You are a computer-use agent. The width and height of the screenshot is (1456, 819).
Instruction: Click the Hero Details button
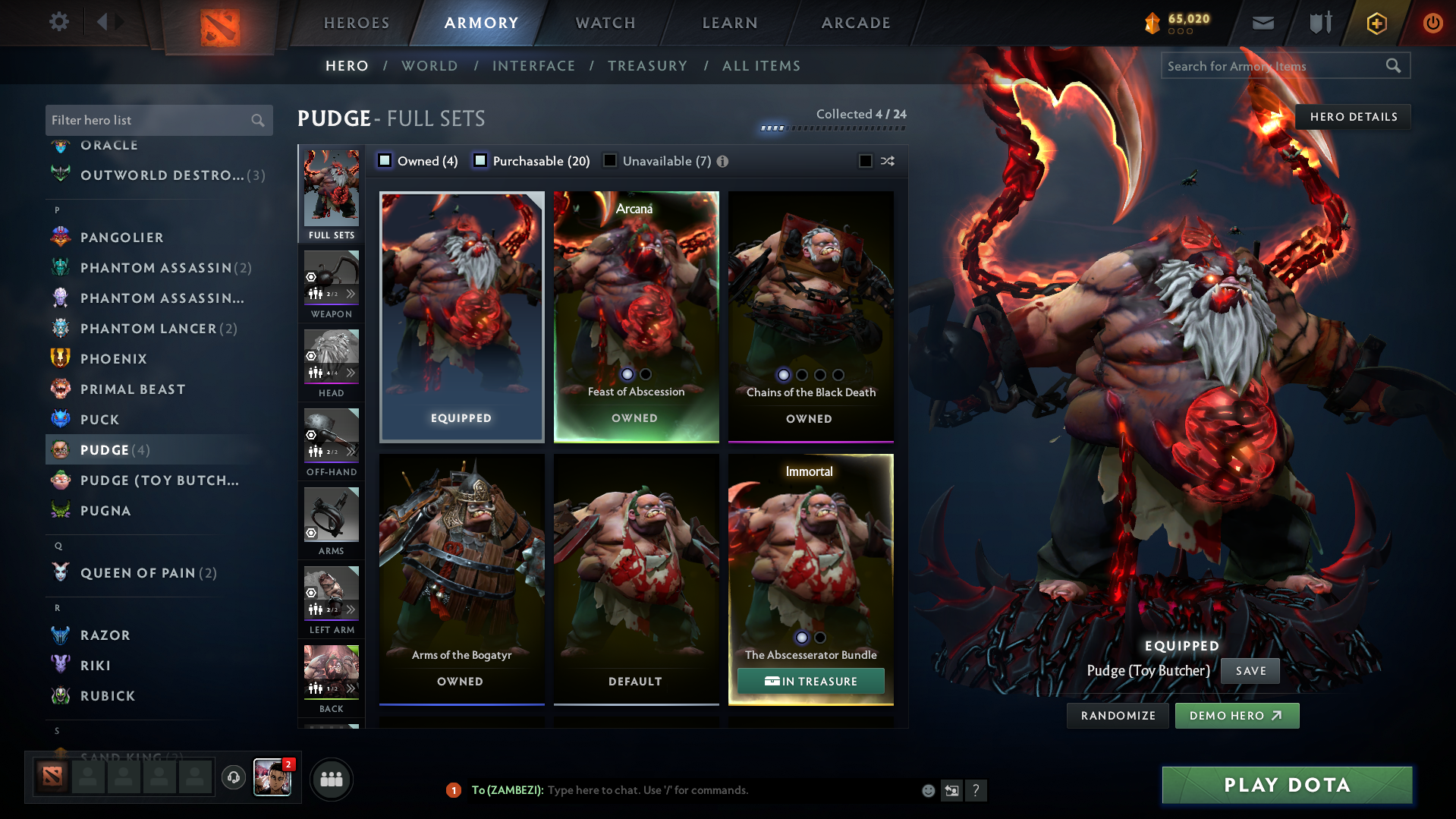pyautogui.click(x=1353, y=116)
